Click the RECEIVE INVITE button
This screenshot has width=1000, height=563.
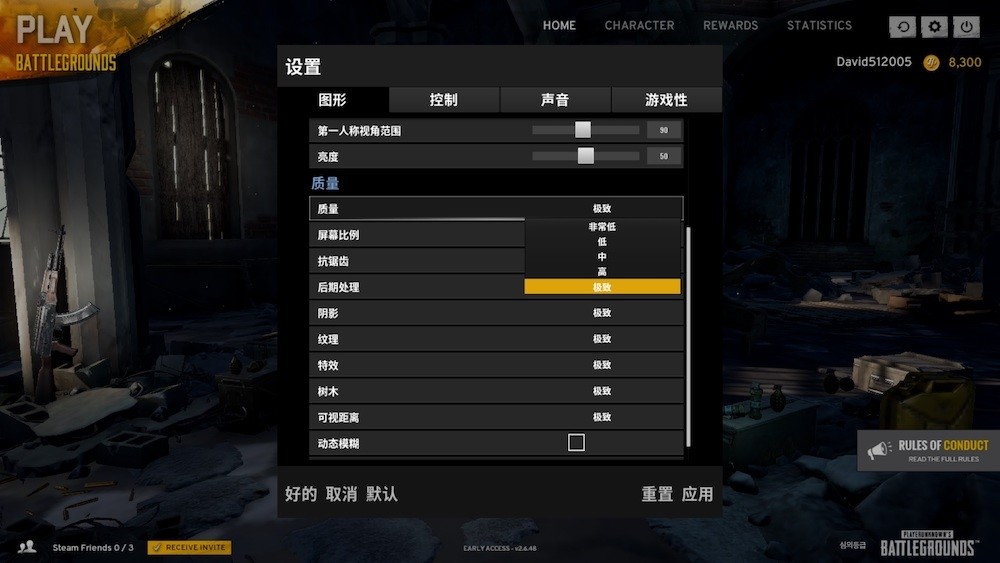click(189, 547)
